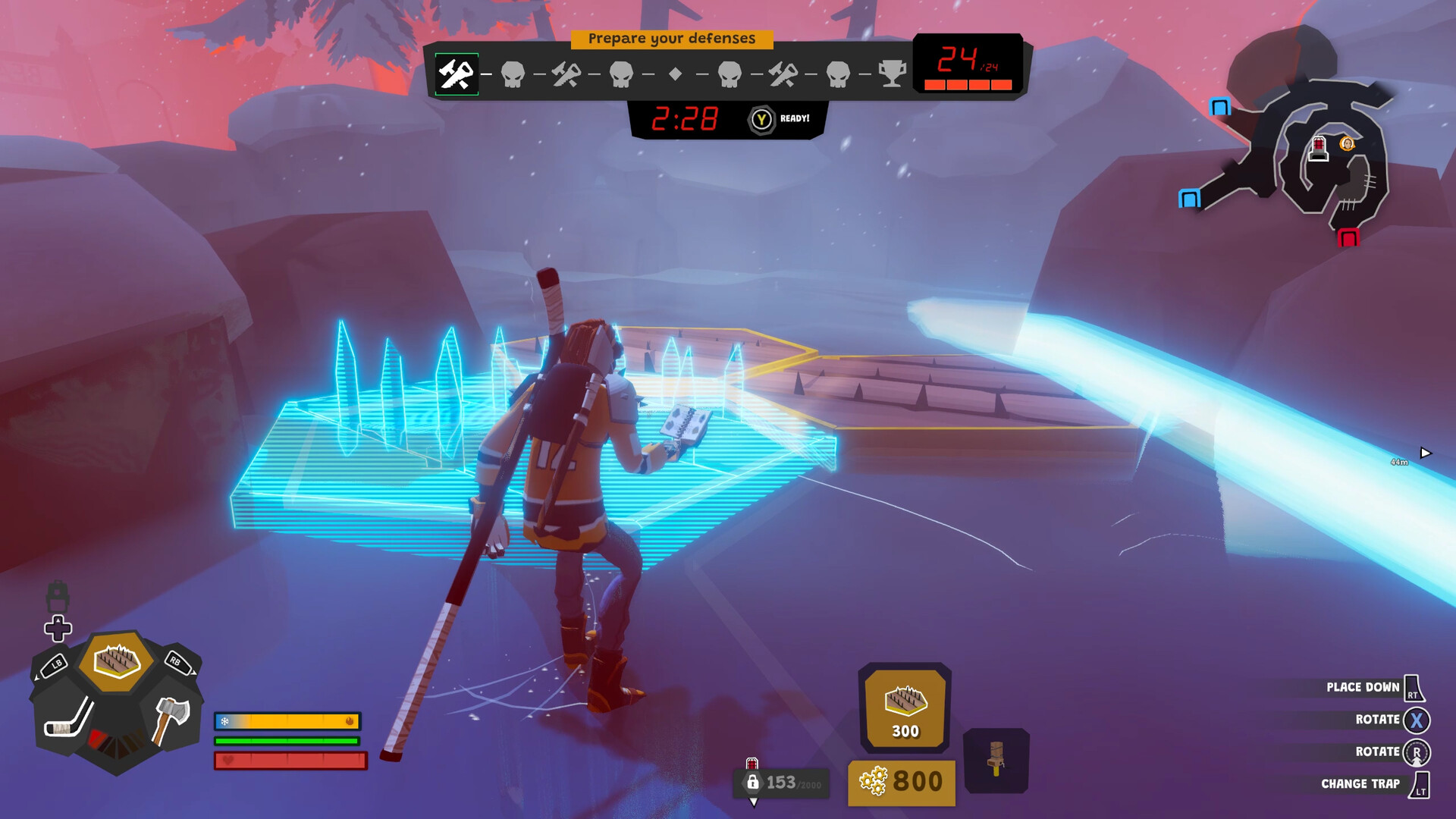This screenshot has height=819, width=1456.
Task: Click the spike trap card costing 300
Action: point(905,708)
